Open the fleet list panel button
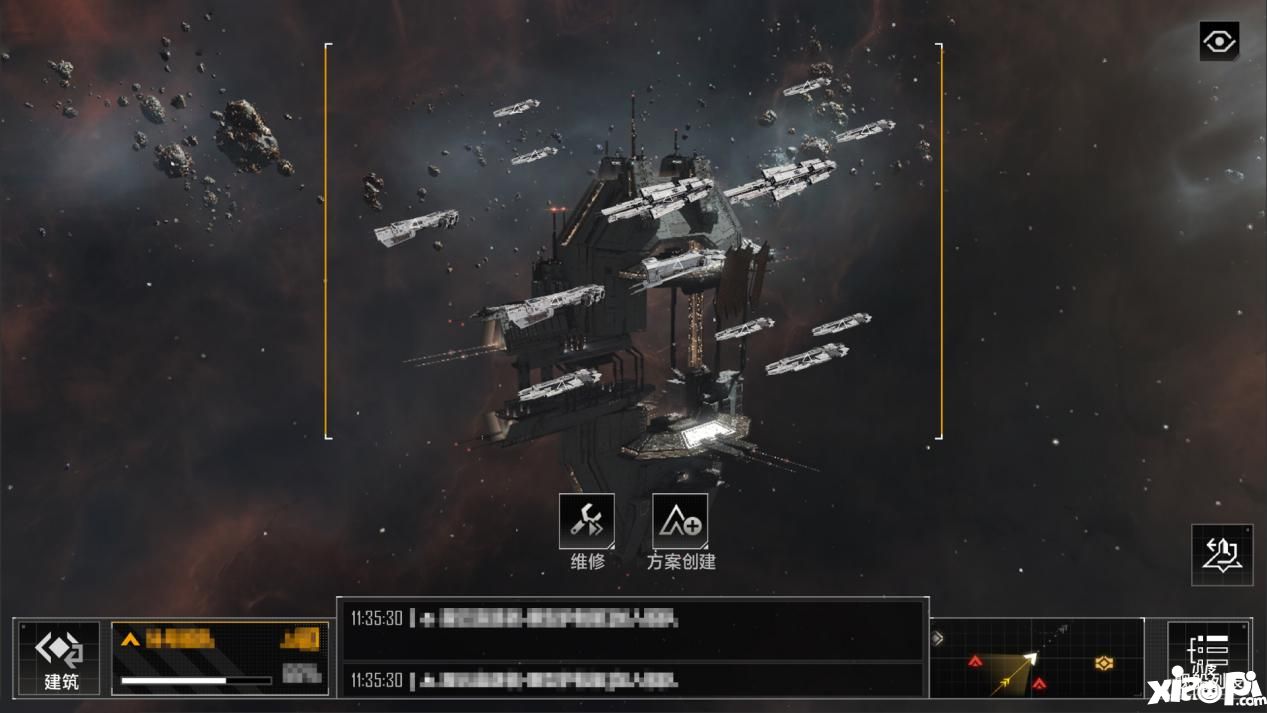Viewport: 1267px width, 713px height. point(1211,656)
